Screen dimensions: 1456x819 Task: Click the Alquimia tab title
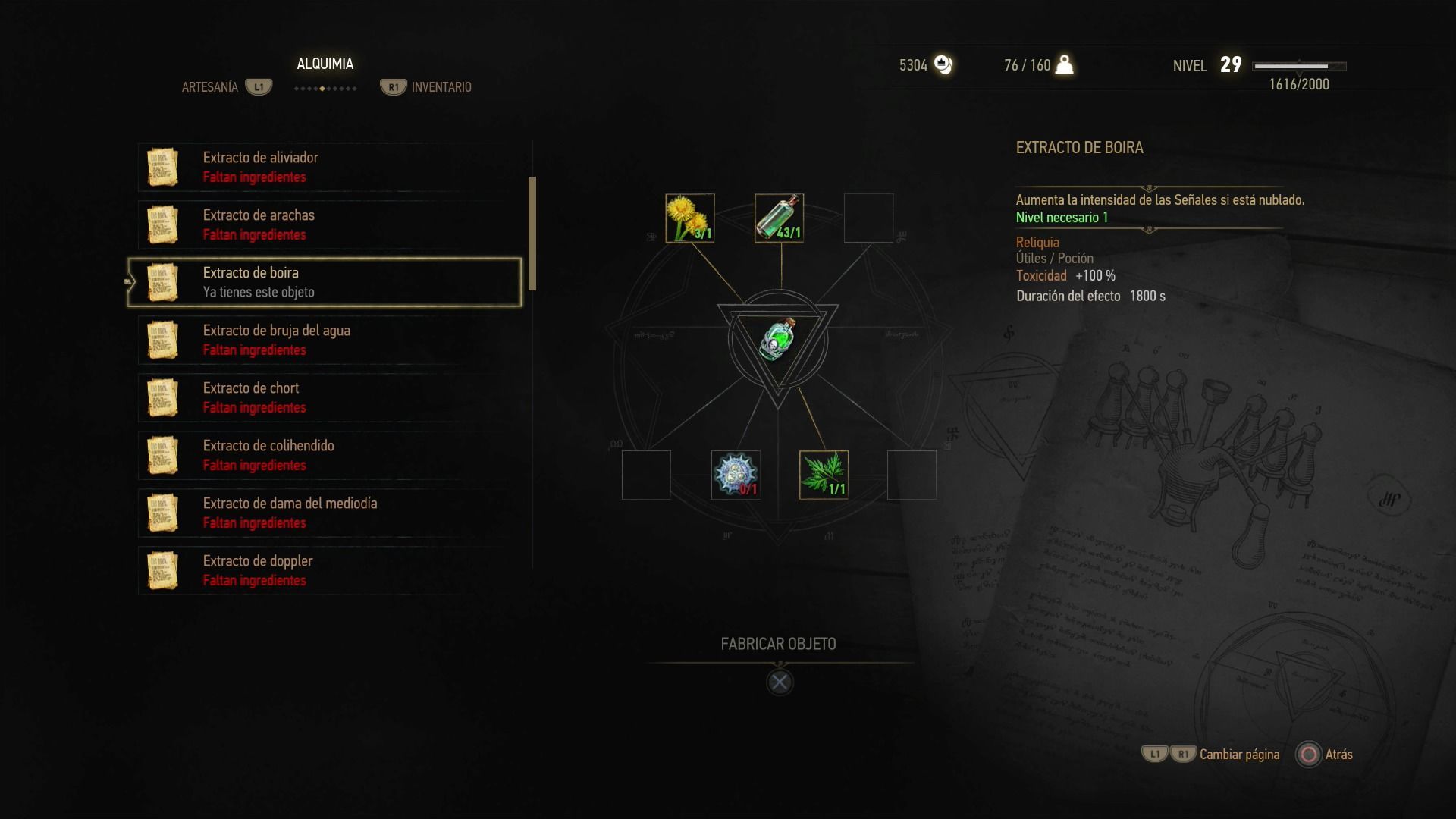pos(325,64)
